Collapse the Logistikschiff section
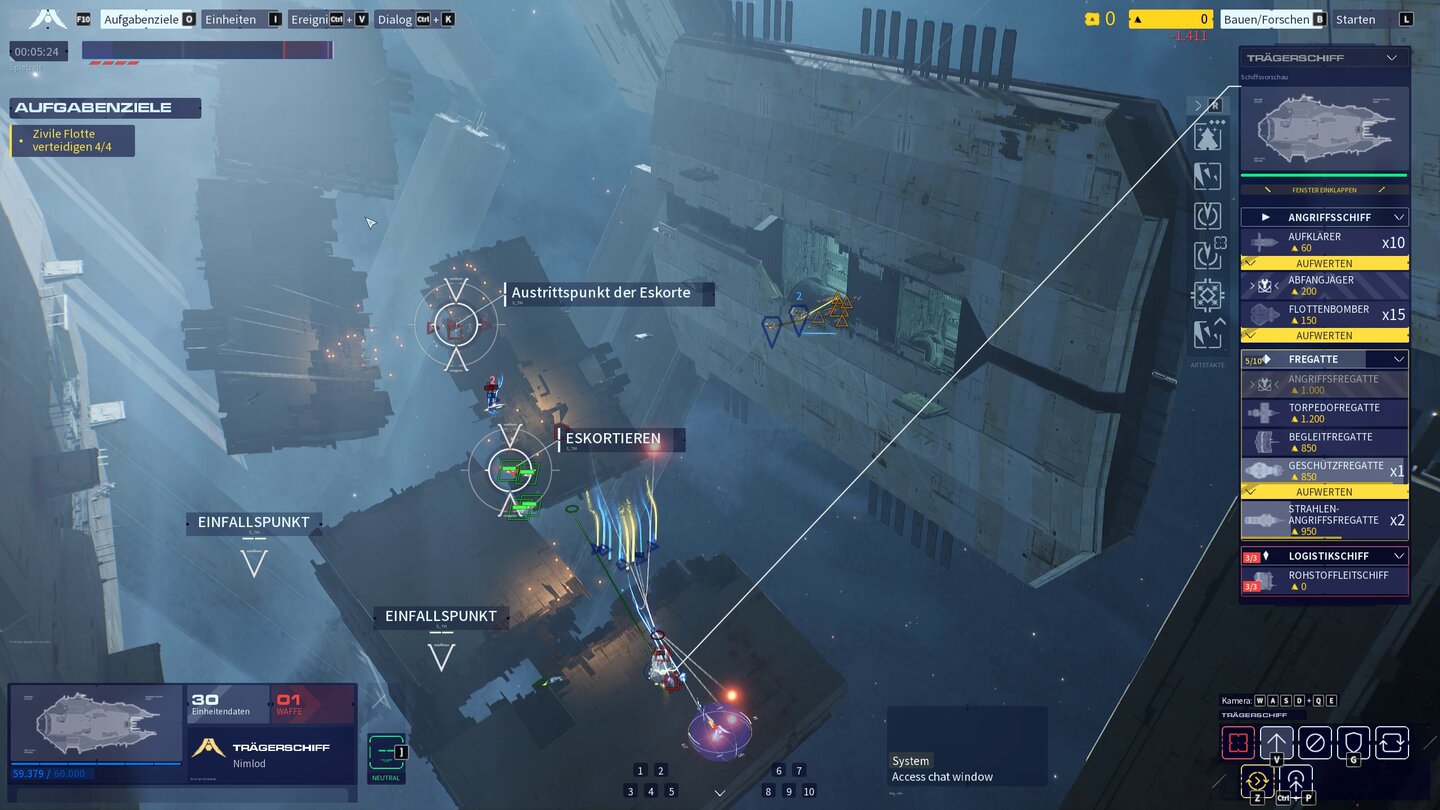Screen dimensions: 1440x810 point(1399,556)
